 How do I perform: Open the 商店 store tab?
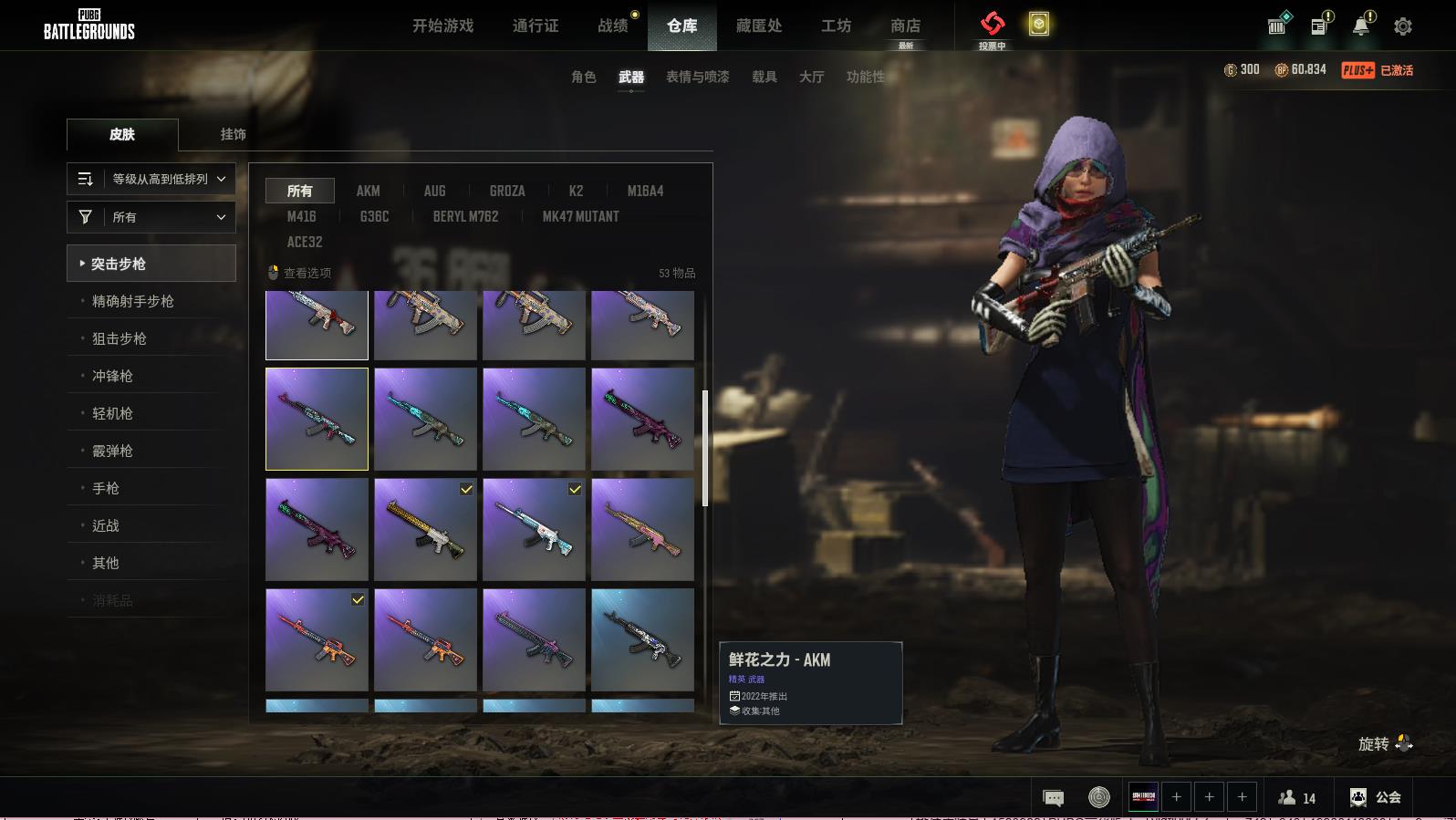[905, 26]
